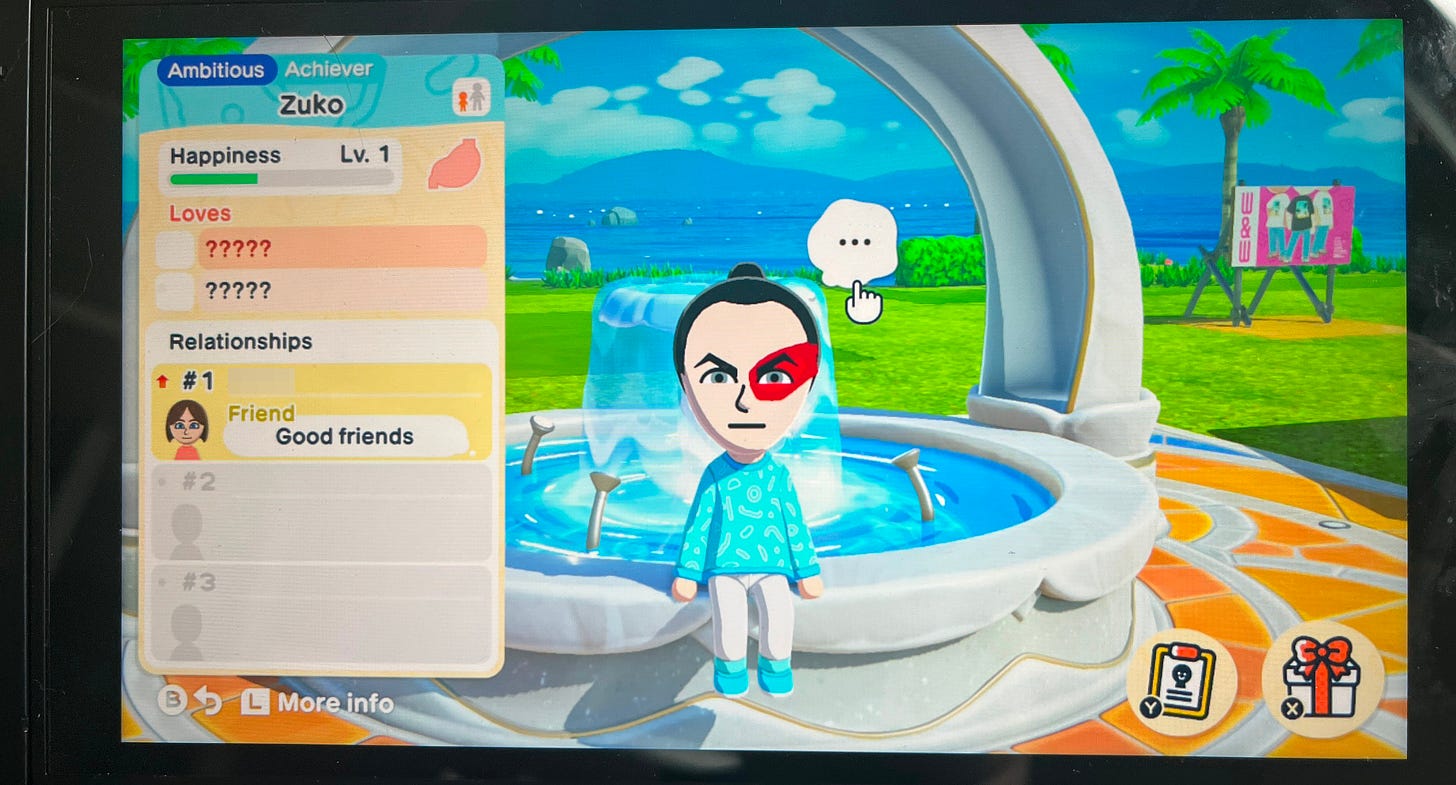The width and height of the screenshot is (1456, 785).
Task: Click the two-person icon beside Zuko's name
Action: (x=471, y=97)
